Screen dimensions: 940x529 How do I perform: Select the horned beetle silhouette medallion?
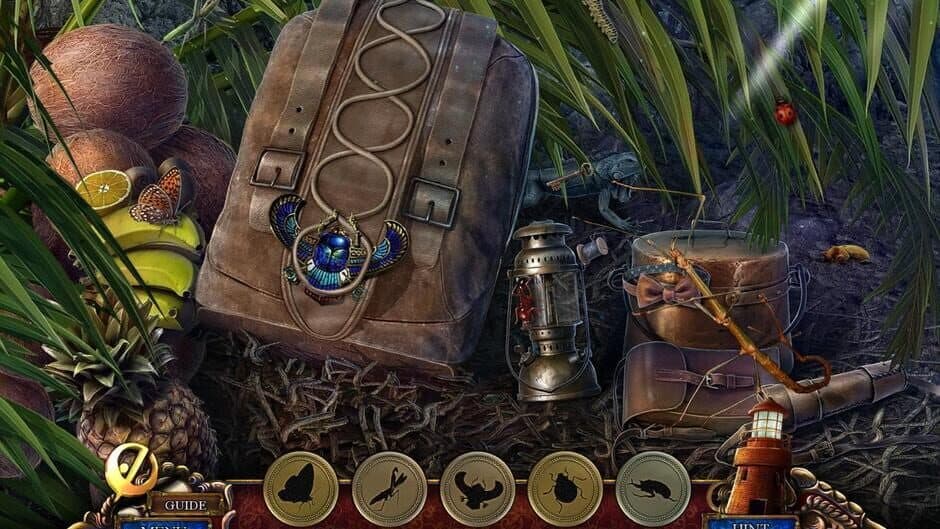tap(653, 489)
